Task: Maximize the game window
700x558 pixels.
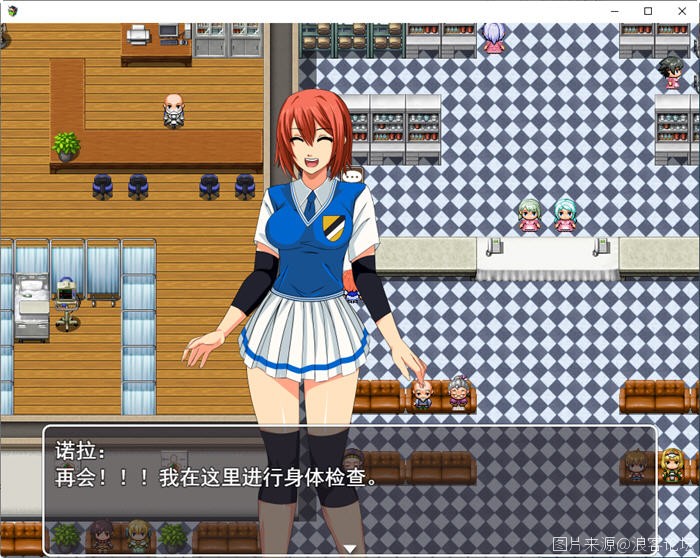Action: coord(648,11)
